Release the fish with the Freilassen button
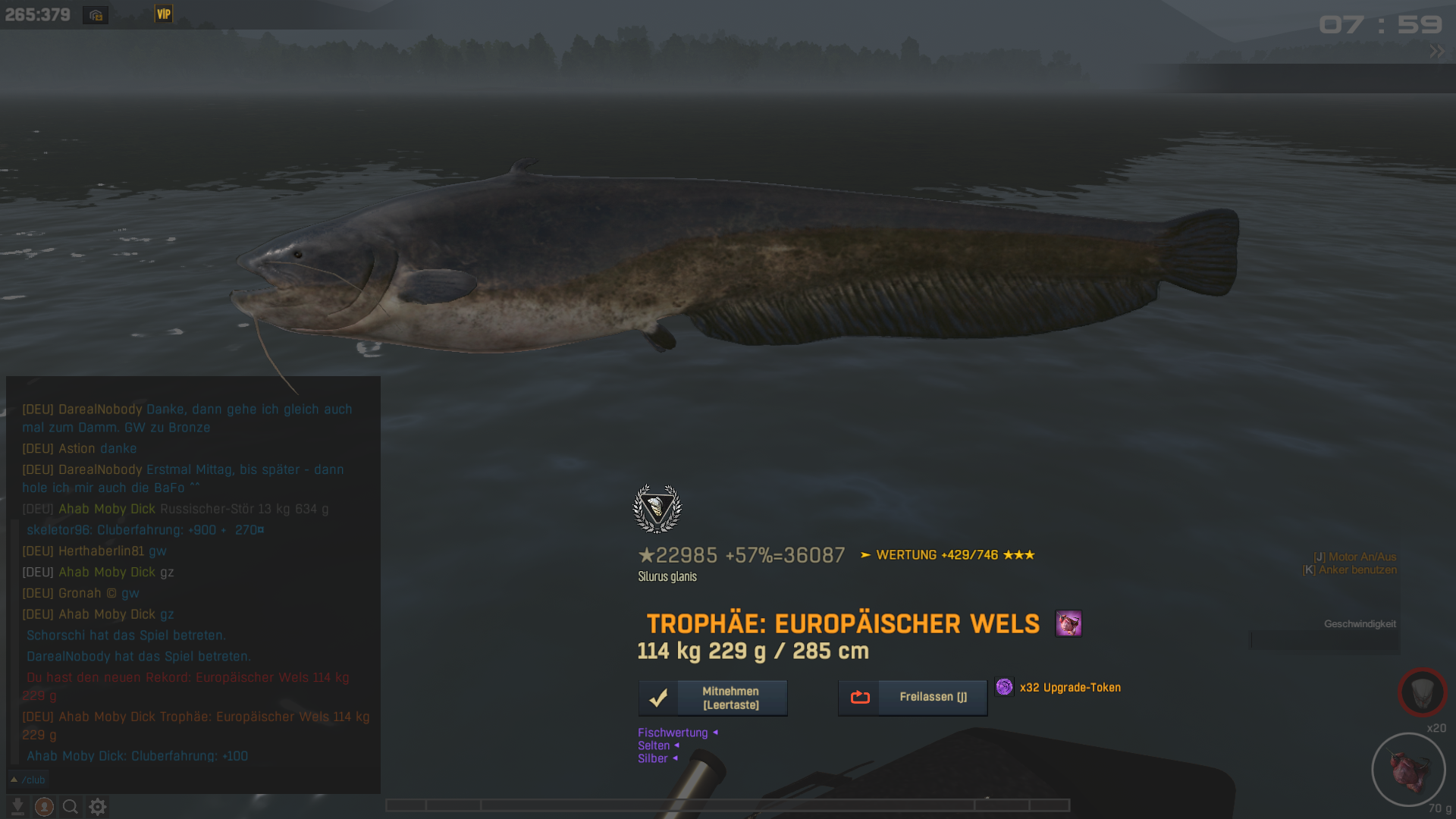The image size is (1456, 819). click(912, 697)
